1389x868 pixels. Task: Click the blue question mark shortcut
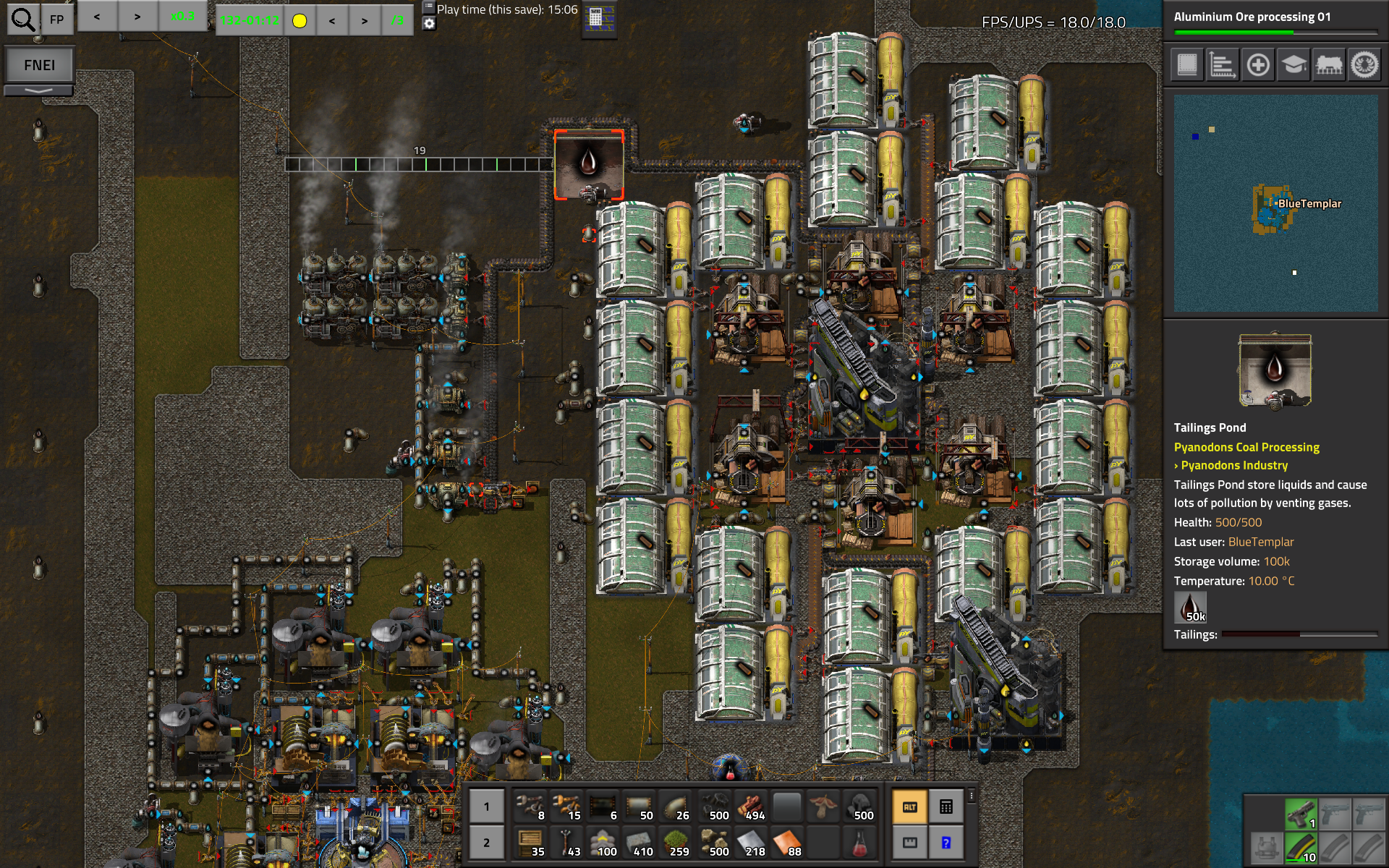[946, 843]
